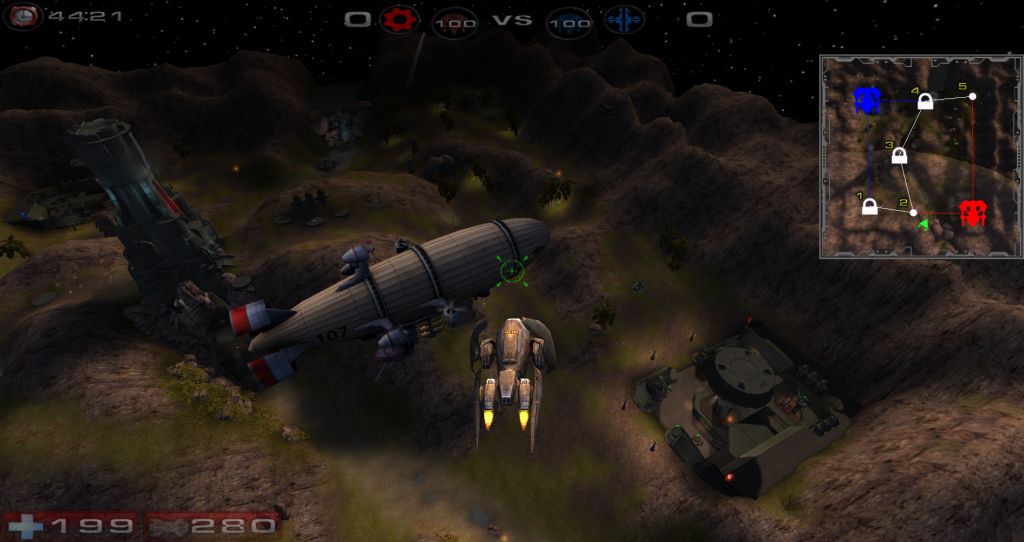Click the red team gear emblem

pos(401,19)
